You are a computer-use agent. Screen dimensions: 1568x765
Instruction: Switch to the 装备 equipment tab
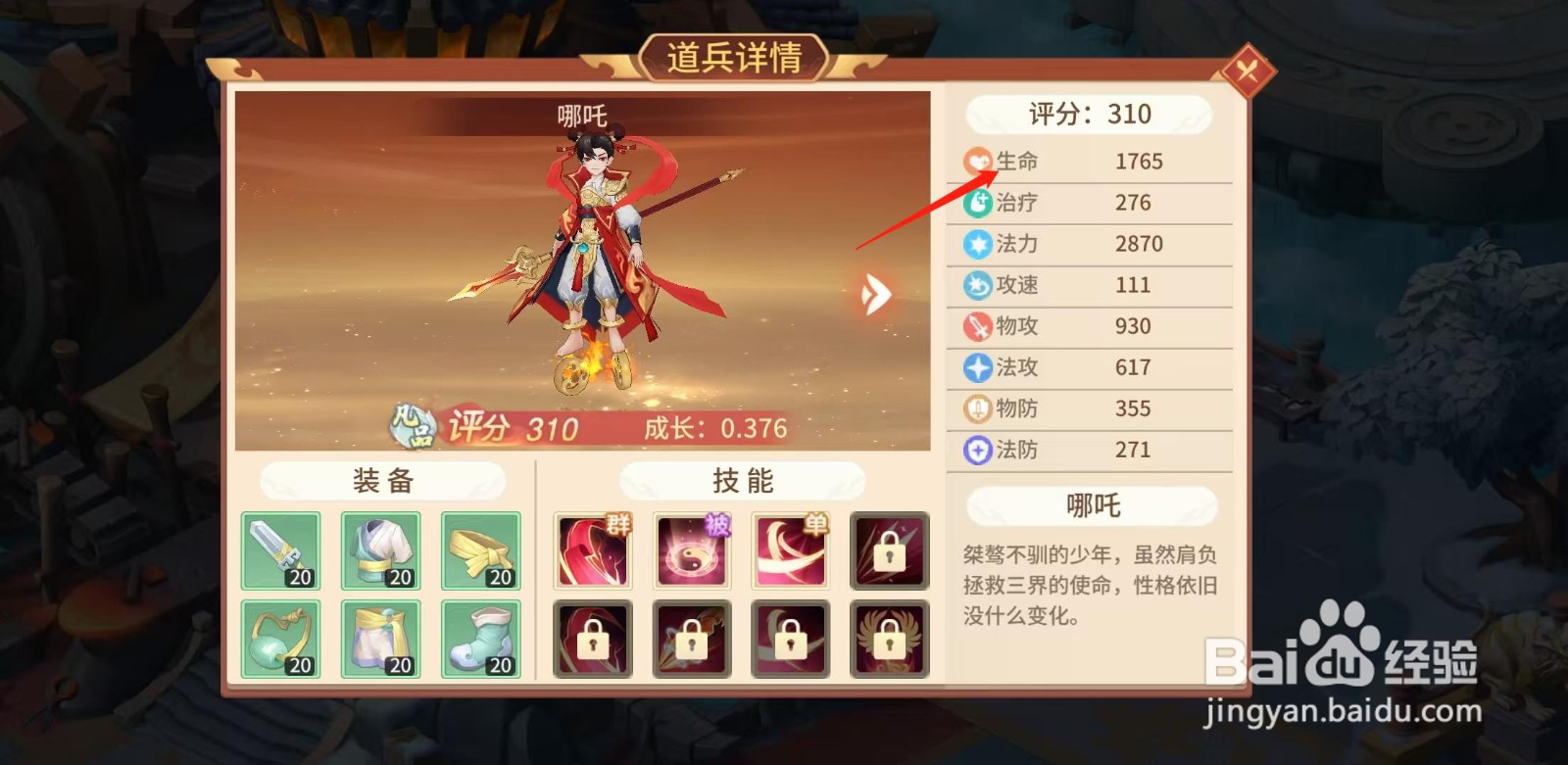[381, 481]
